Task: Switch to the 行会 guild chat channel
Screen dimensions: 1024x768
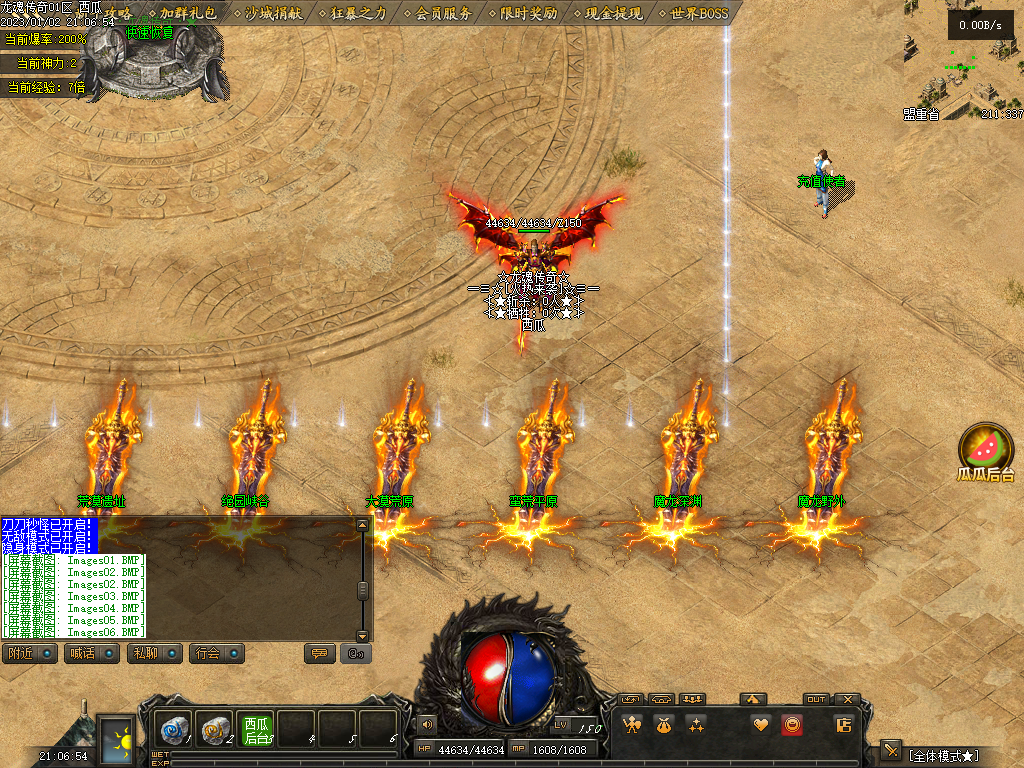Action: [x=216, y=654]
